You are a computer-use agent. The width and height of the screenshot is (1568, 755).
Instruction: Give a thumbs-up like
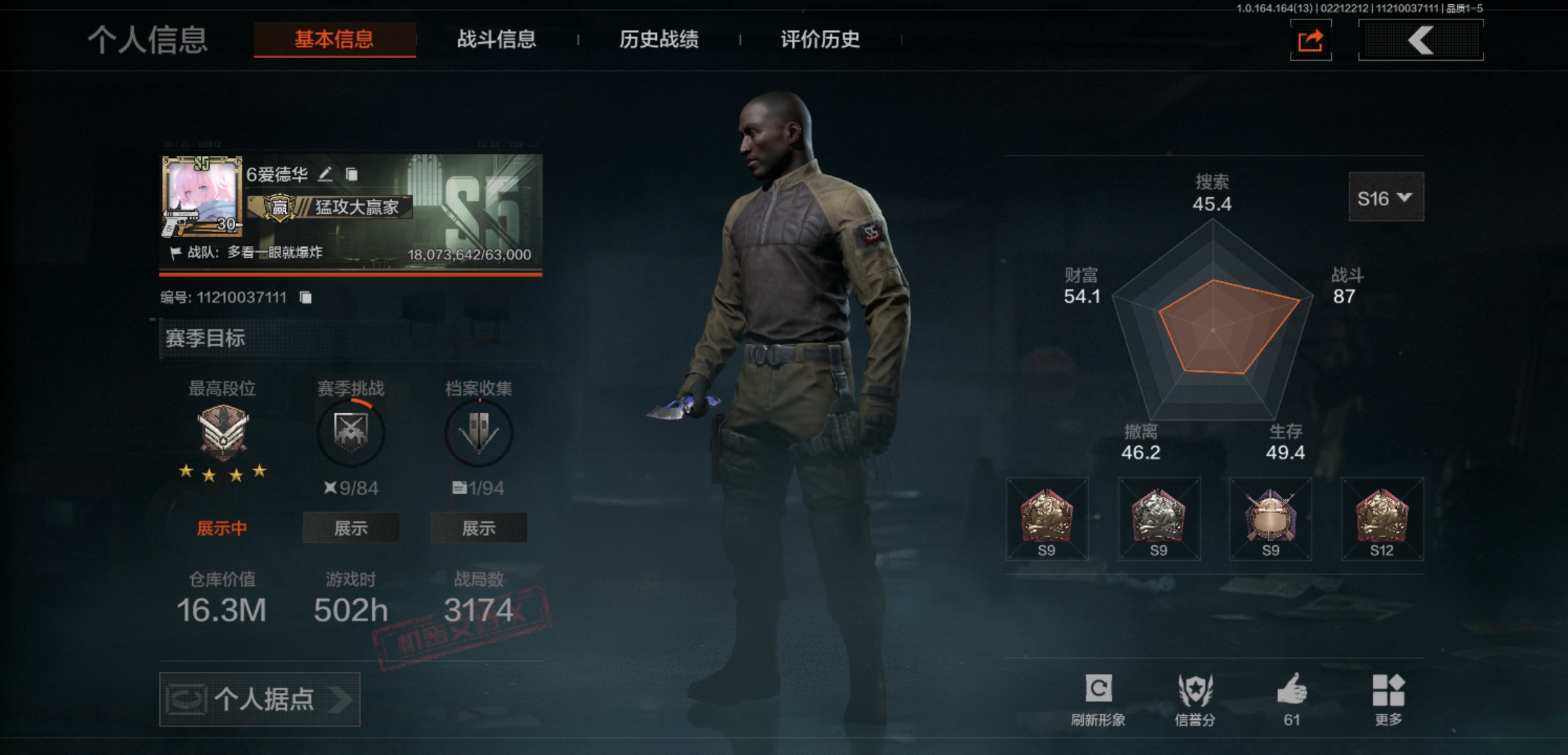click(1291, 698)
